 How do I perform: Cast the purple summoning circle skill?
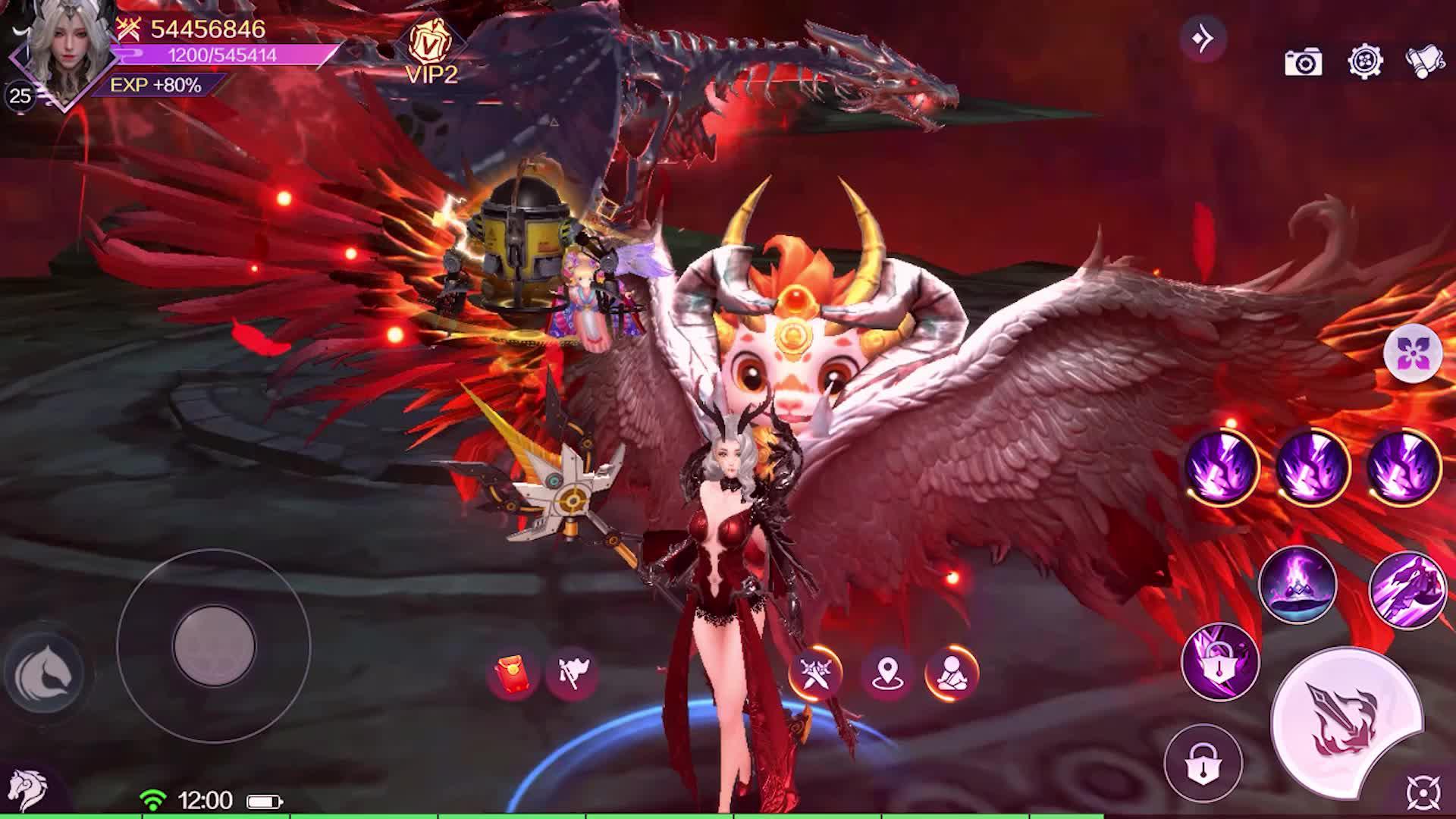[1297, 585]
